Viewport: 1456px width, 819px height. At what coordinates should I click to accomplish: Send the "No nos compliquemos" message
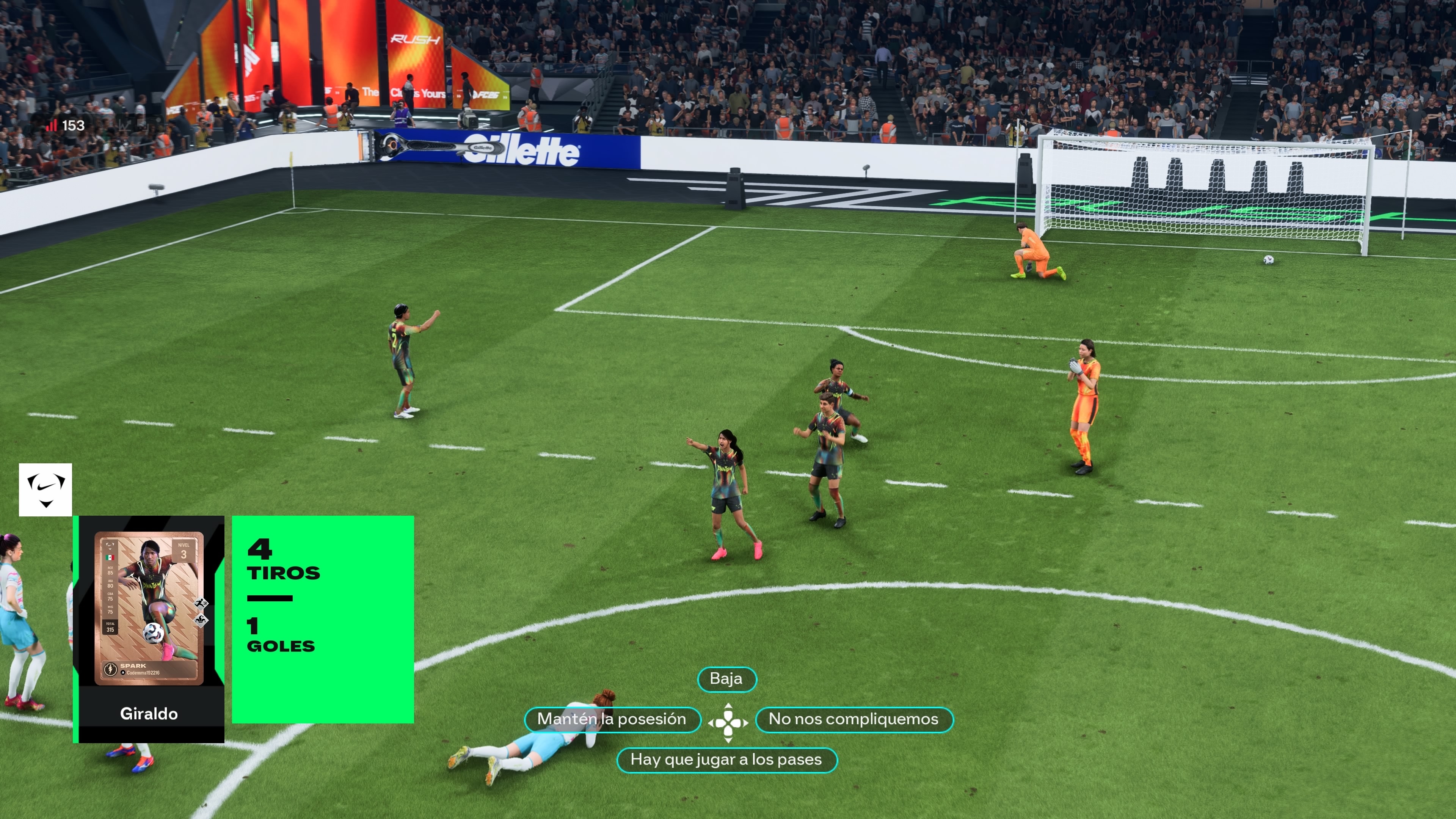pyautogui.click(x=854, y=720)
